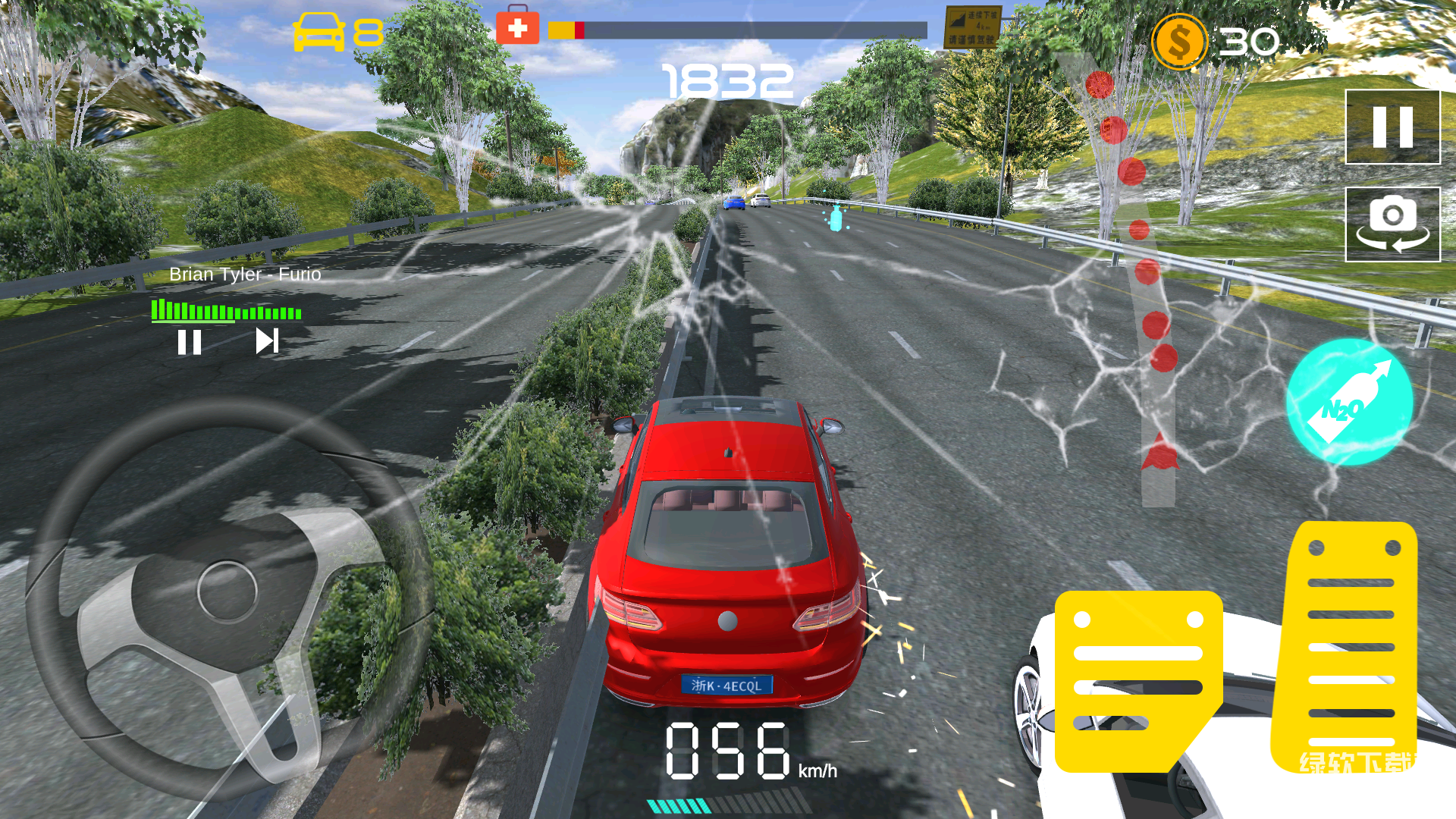Activate the N2O nitro boost

[x=1349, y=402]
